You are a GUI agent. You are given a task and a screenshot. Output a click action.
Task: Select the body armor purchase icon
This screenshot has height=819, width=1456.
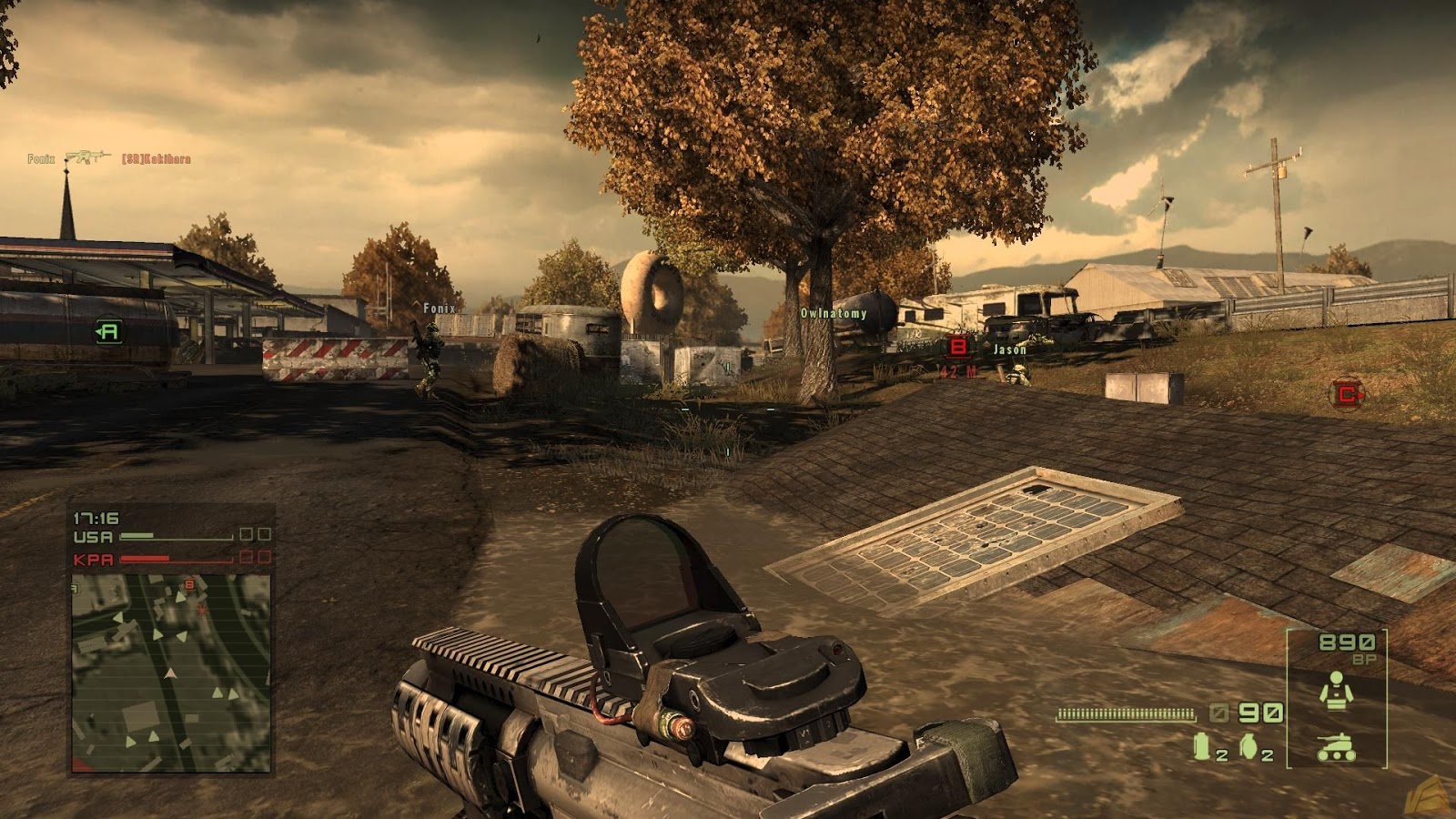tap(1336, 691)
